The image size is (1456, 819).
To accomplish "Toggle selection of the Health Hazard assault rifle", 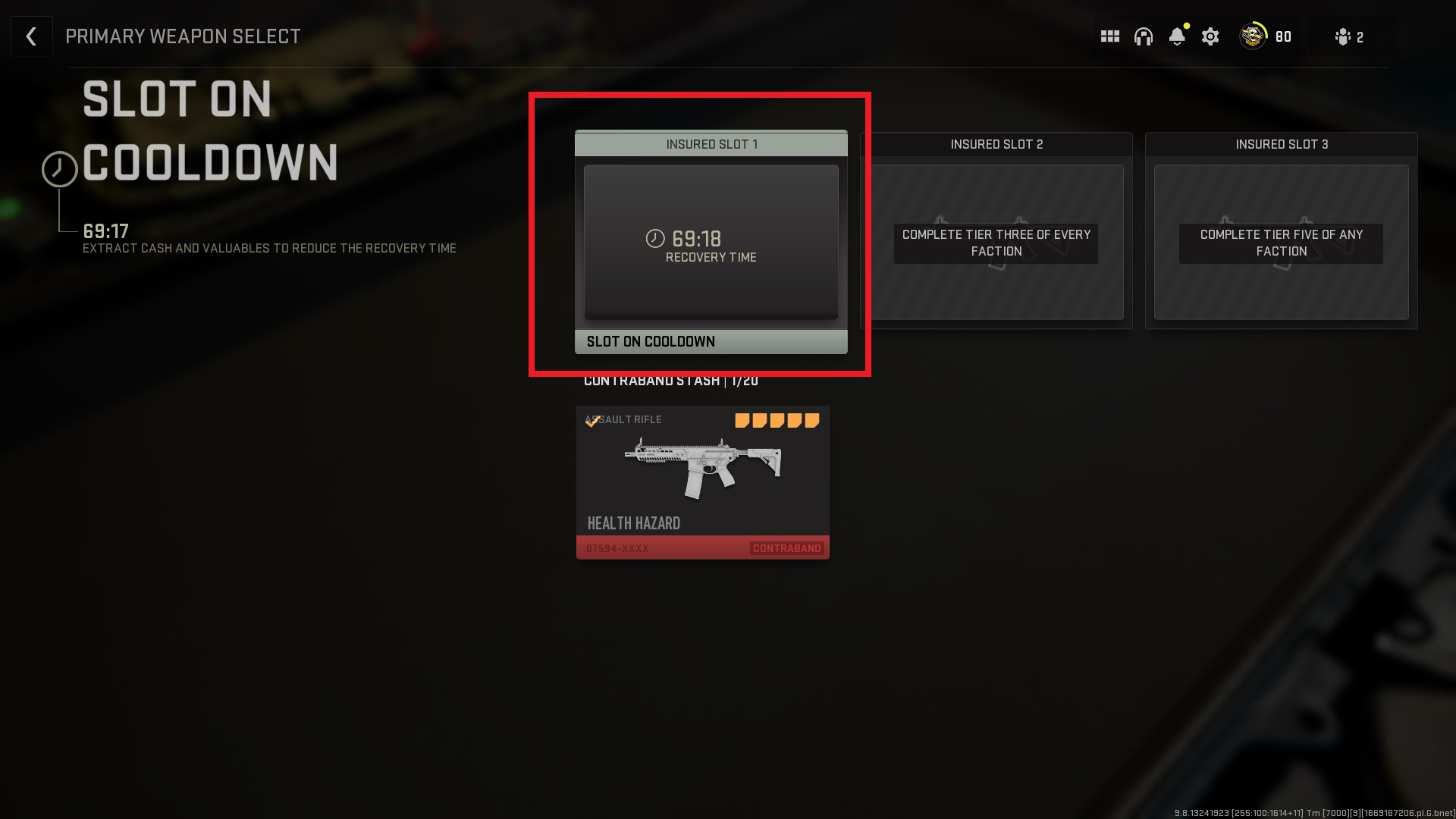I will [x=702, y=482].
